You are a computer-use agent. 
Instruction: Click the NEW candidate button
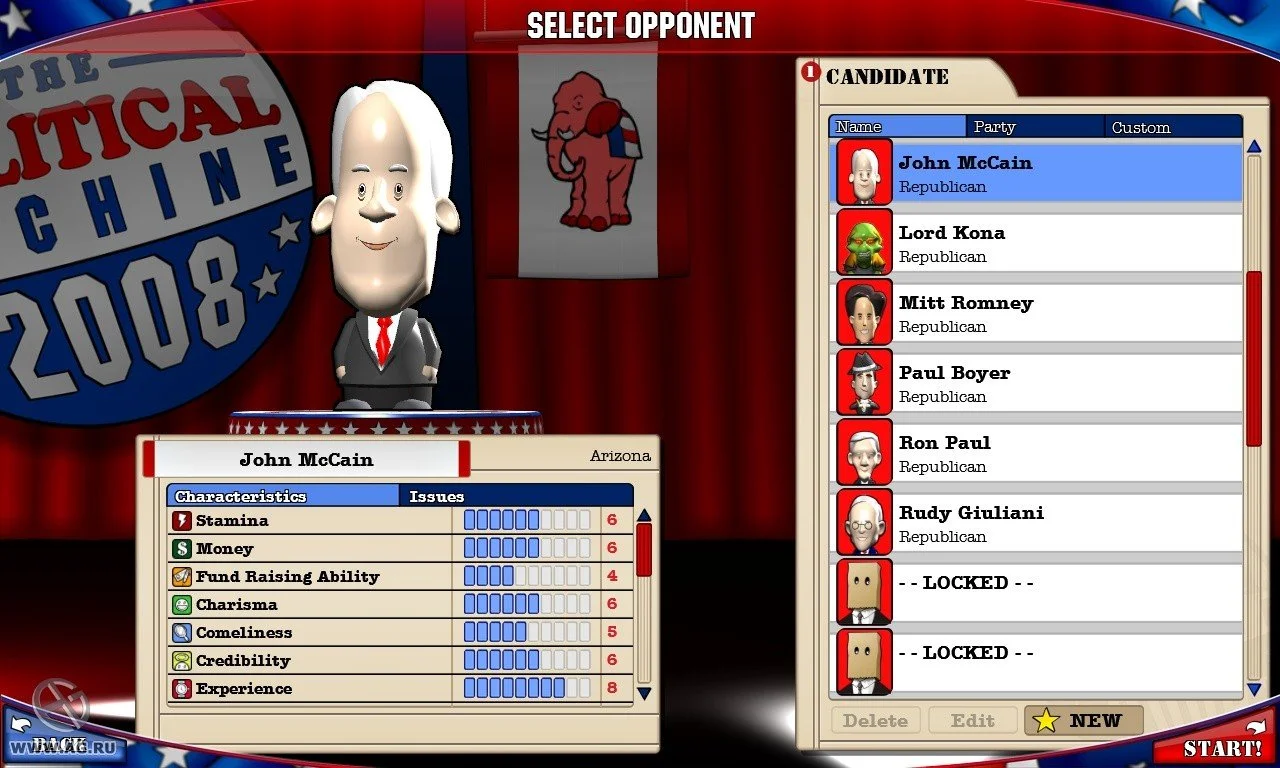pos(1083,720)
